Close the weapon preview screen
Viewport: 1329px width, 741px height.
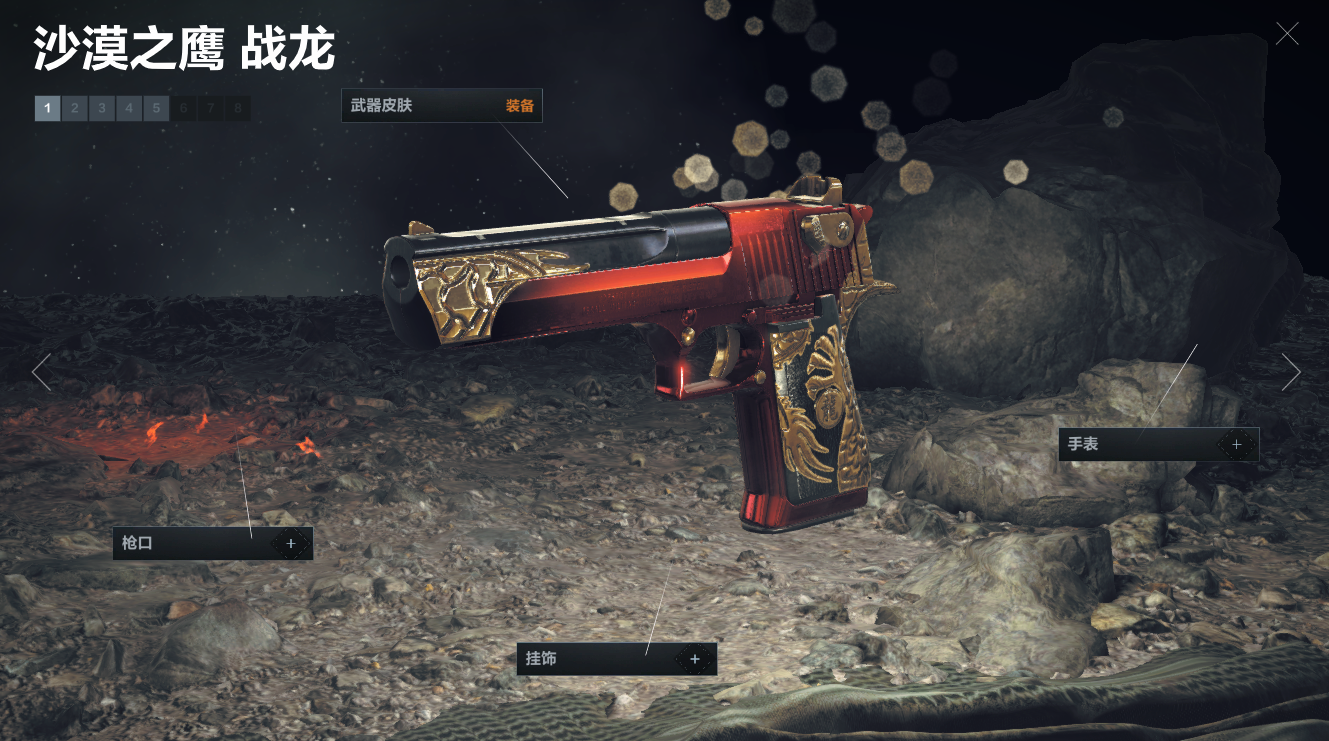[x=1287, y=34]
